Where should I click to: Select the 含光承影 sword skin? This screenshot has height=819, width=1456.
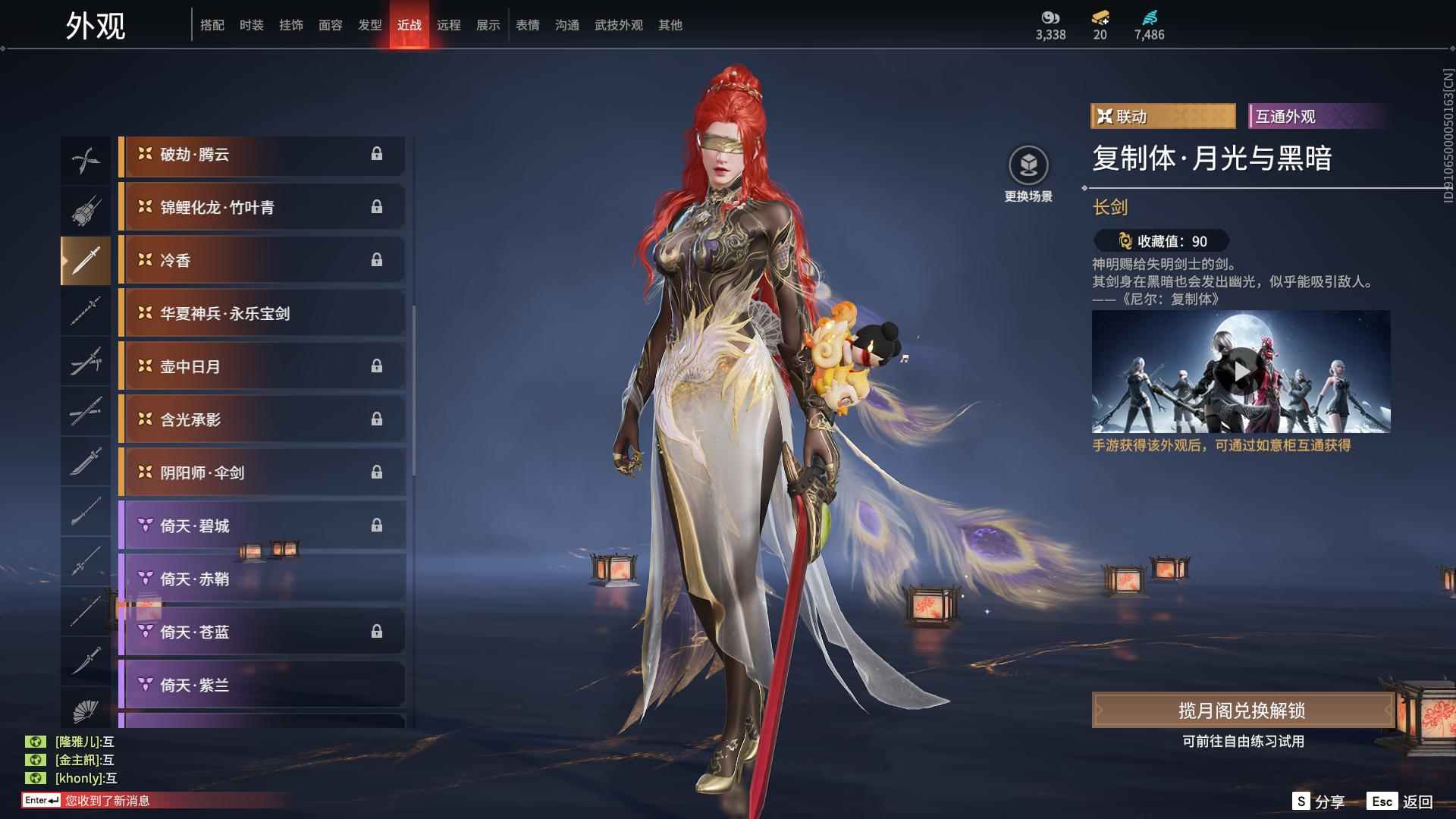click(262, 419)
